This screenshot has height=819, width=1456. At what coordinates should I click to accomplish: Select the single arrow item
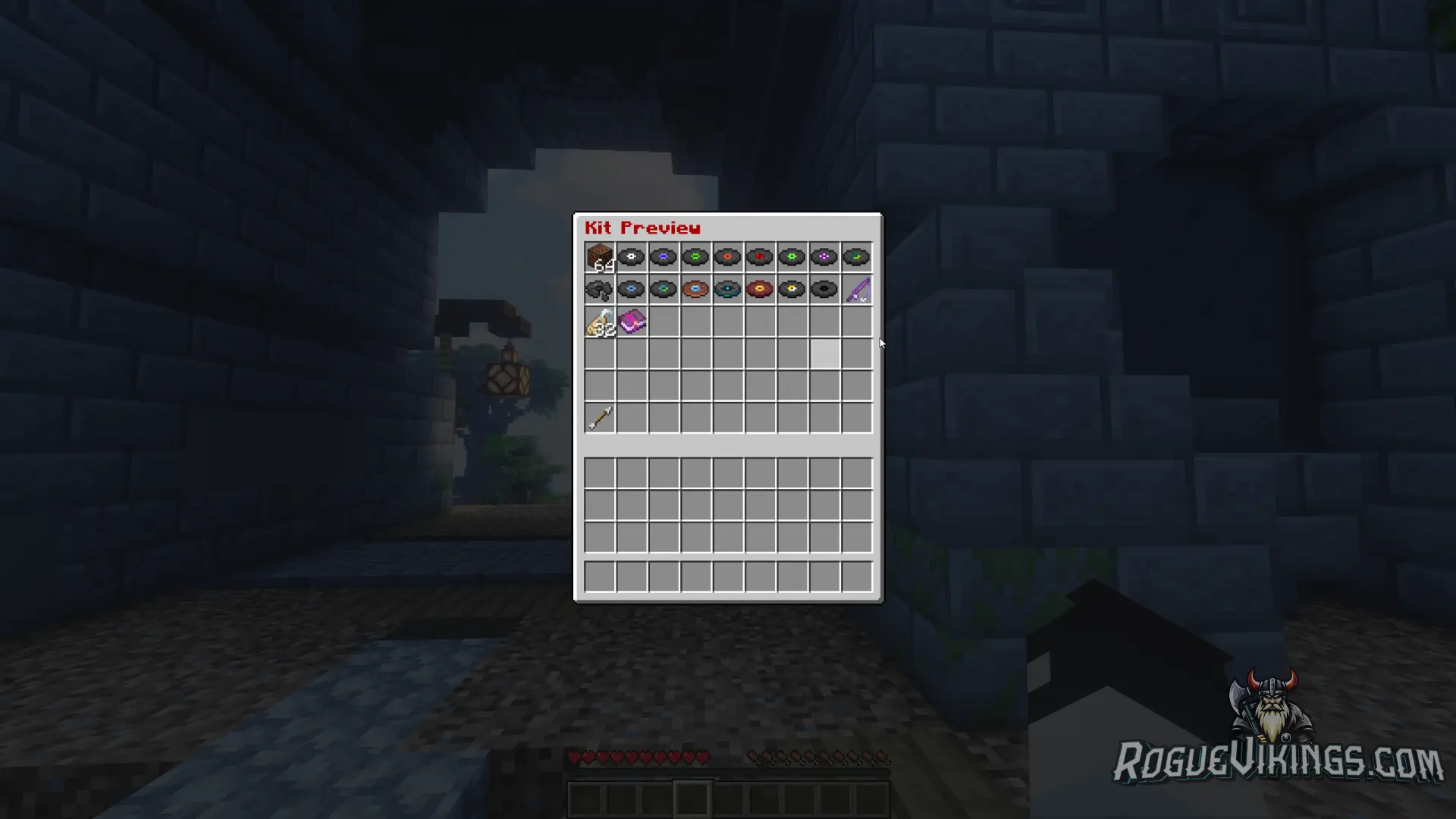coord(601,418)
